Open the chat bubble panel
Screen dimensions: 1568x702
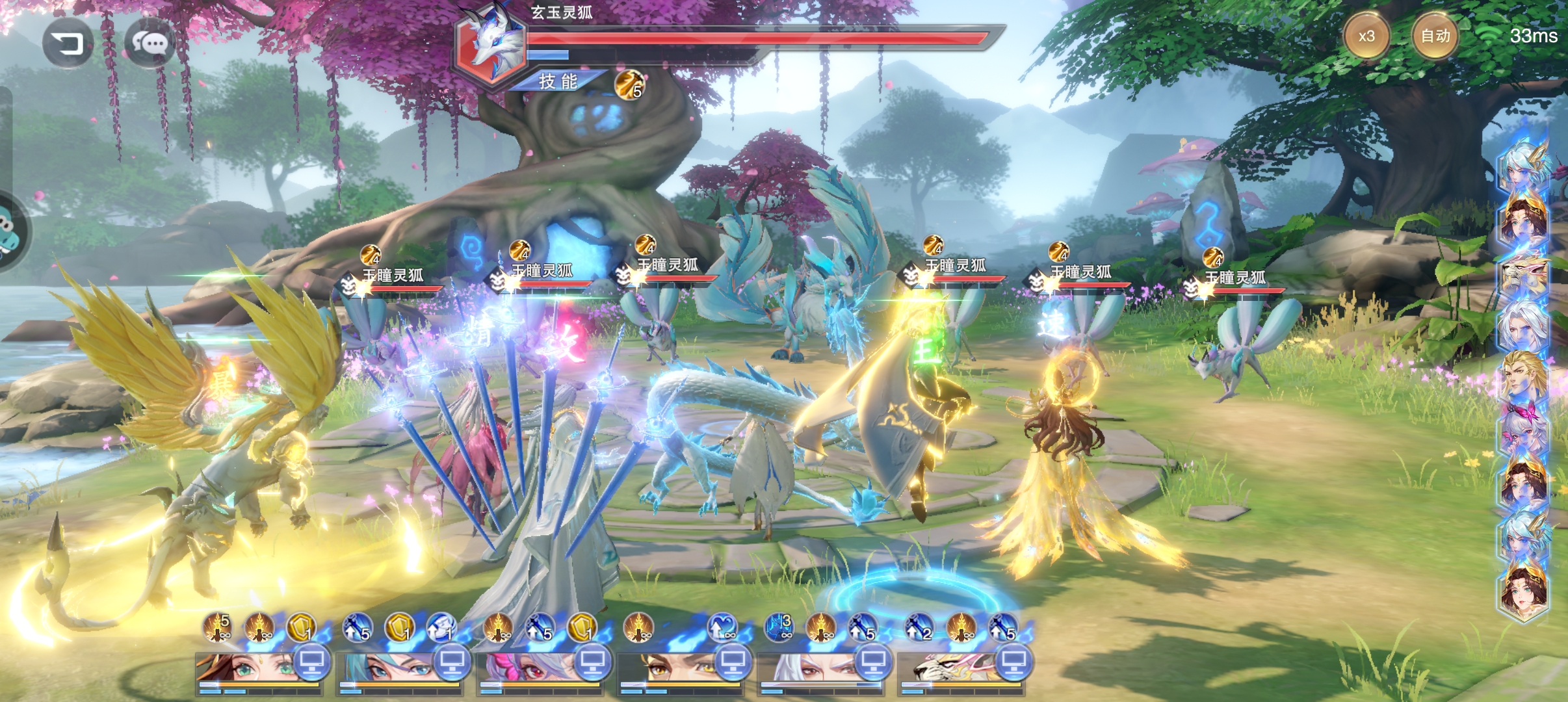[150, 43]
